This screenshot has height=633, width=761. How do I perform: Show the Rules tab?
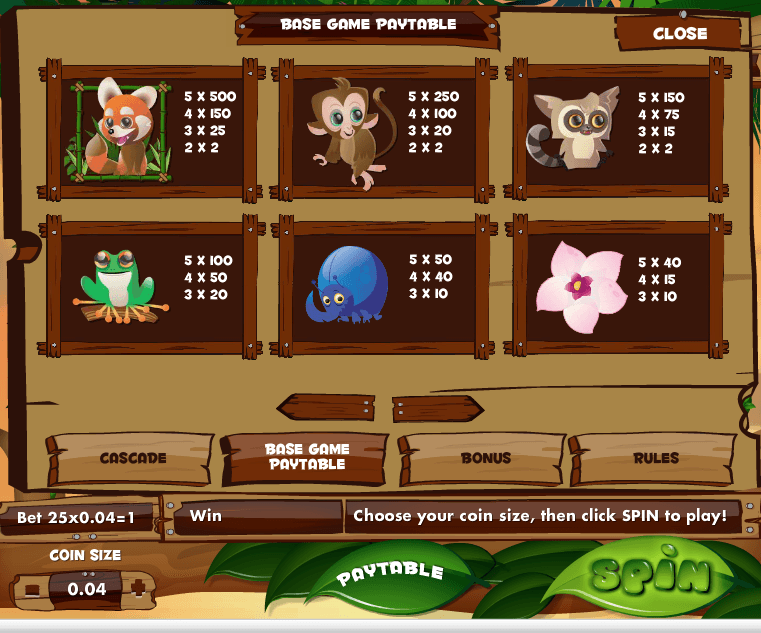click(655, 458)
